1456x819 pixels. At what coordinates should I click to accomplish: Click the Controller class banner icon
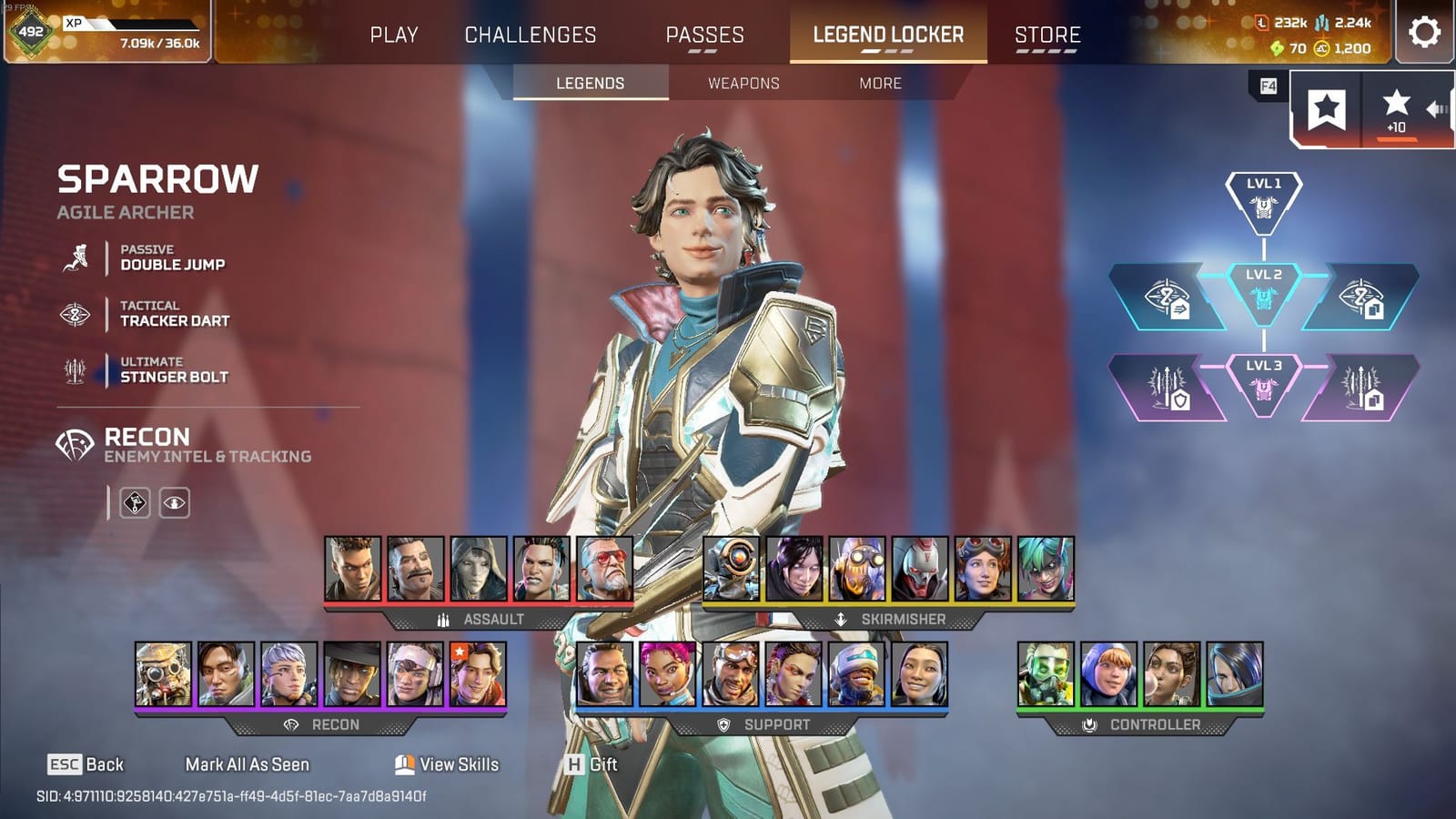tap(1089, 725)
